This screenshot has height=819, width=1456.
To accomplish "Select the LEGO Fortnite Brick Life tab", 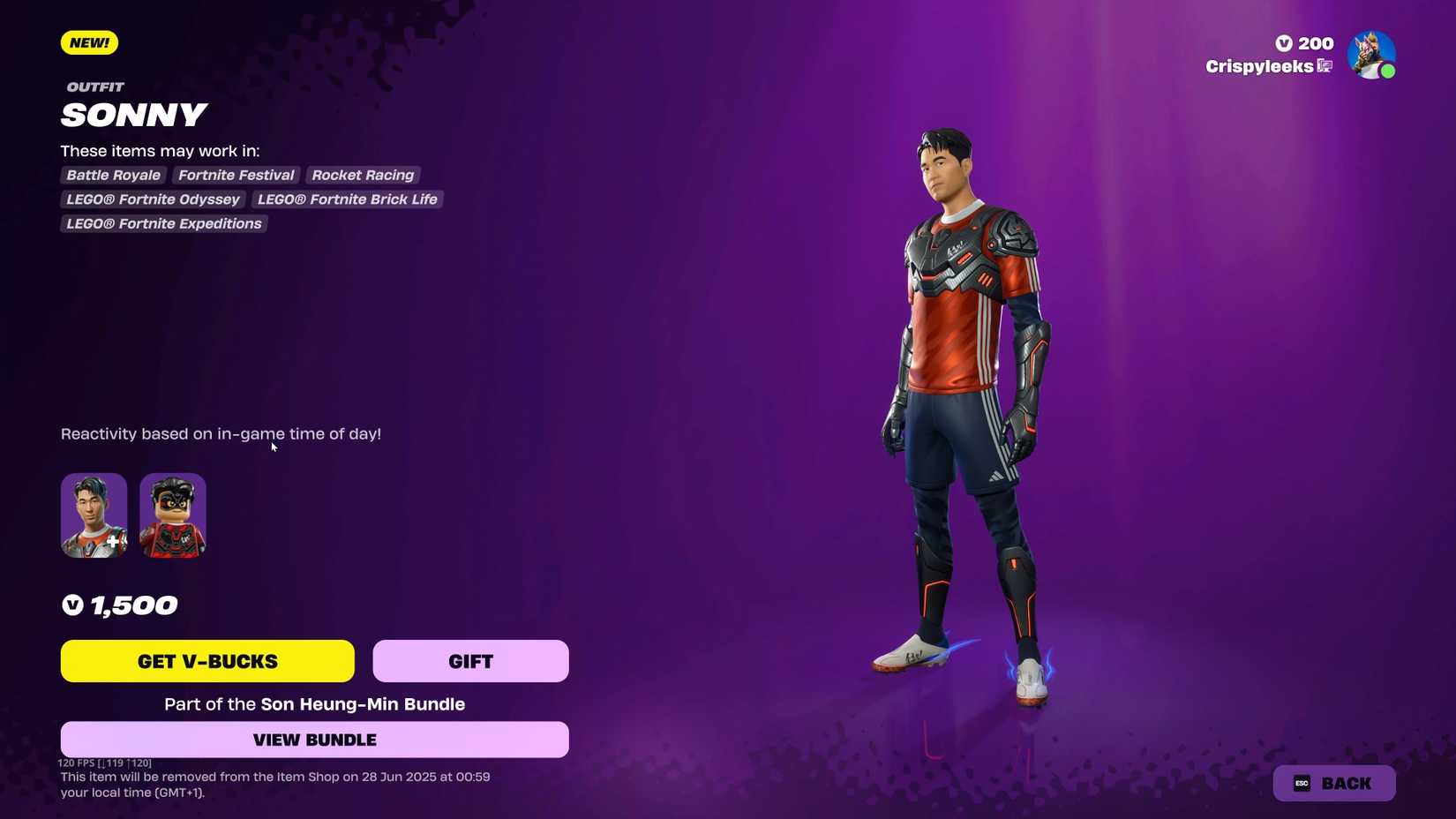I will 347,199.
